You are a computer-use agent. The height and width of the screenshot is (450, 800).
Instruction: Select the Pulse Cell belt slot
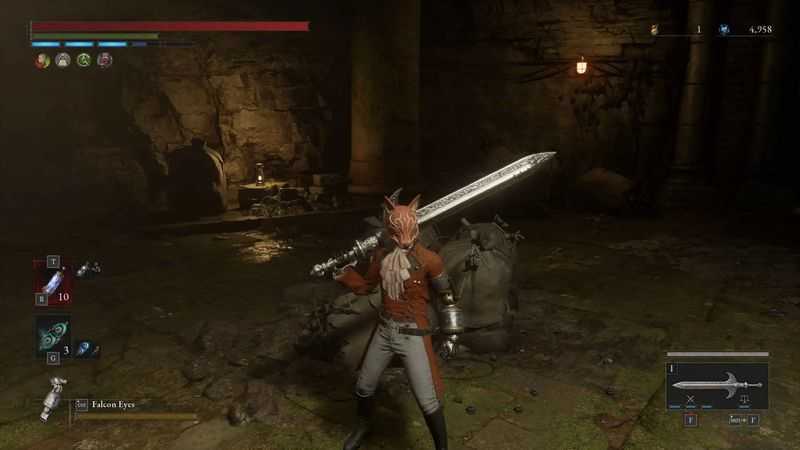53,282
